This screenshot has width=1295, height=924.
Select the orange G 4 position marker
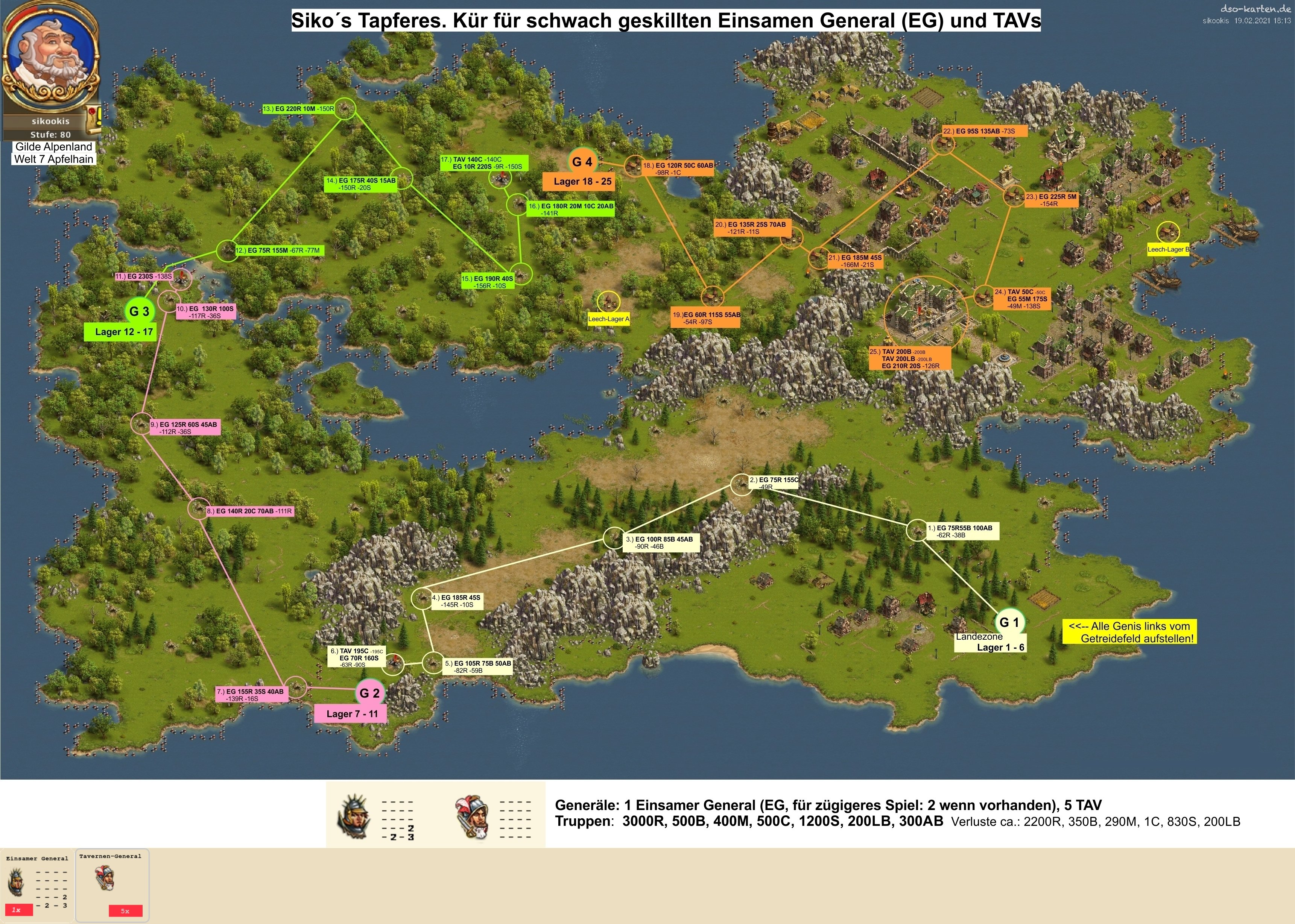[582, 162]
